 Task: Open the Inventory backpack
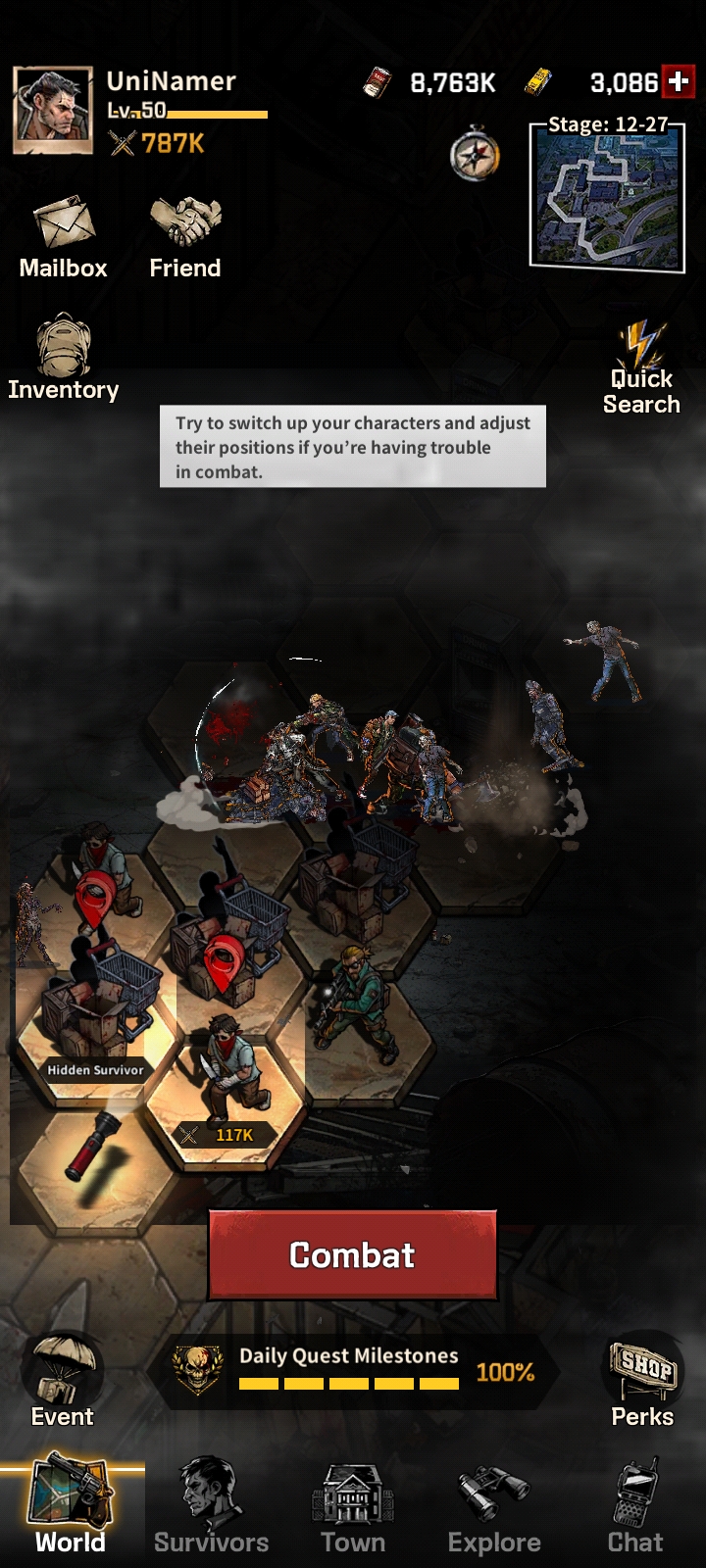64,358
